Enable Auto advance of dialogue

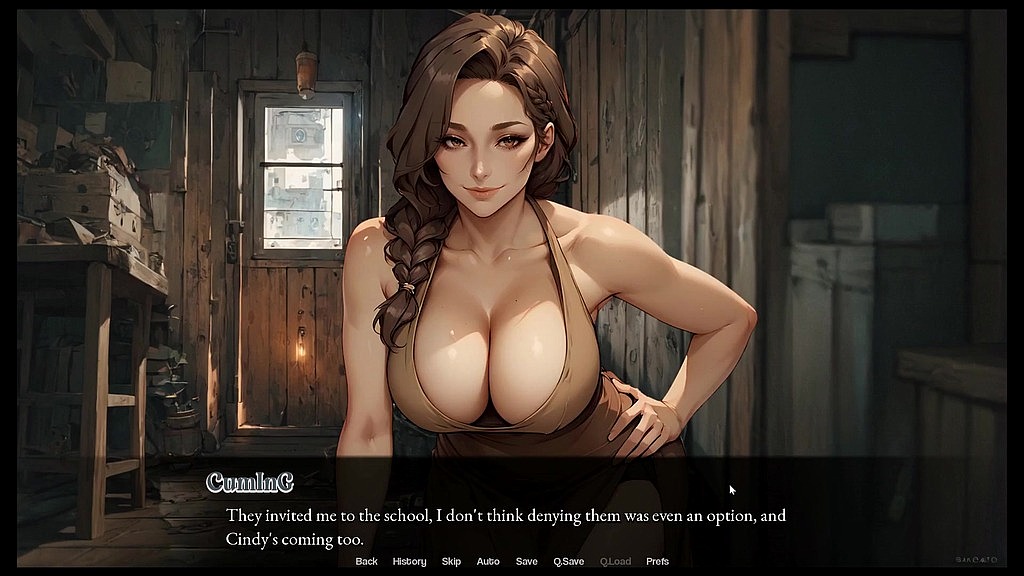click(488, 562)
